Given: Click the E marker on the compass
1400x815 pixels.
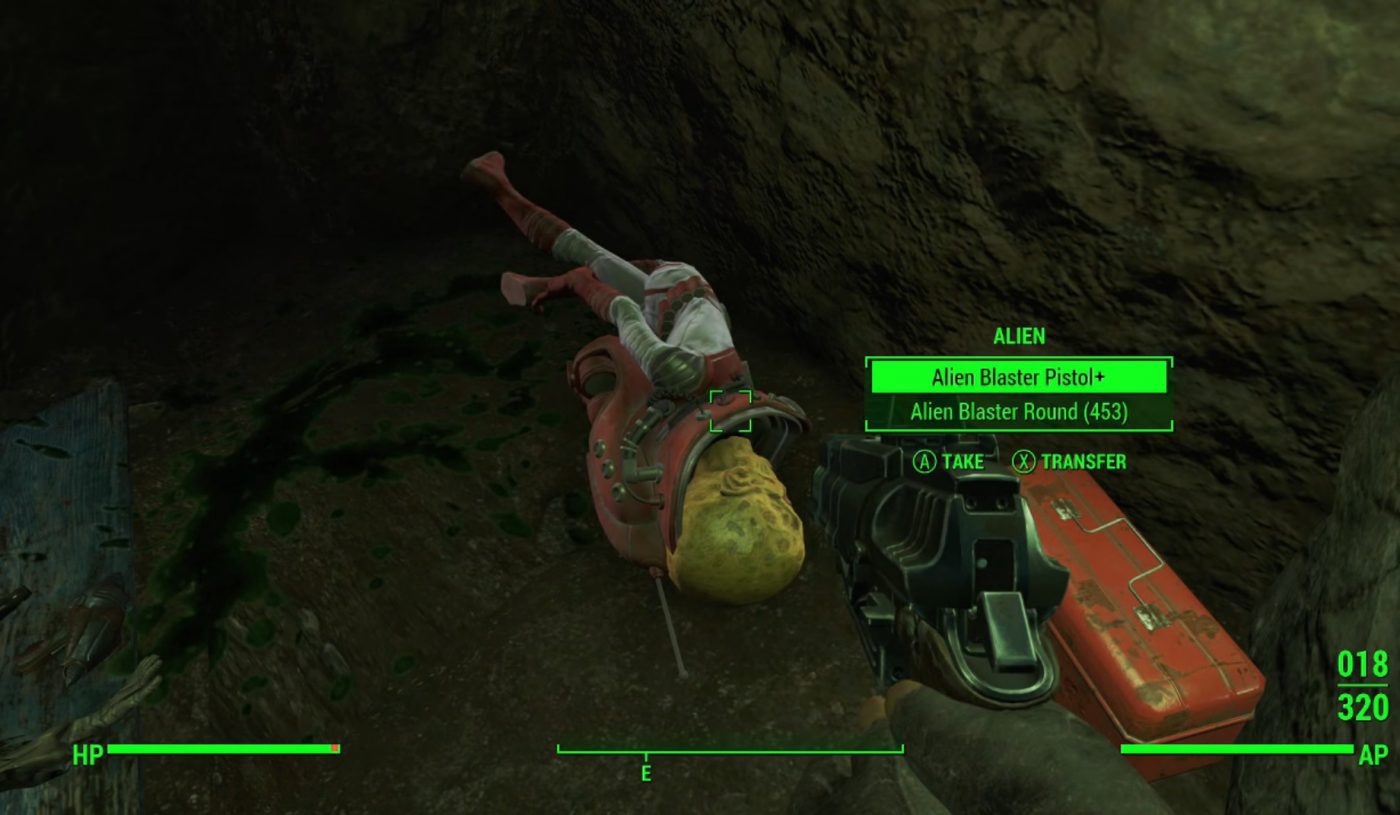Looking at the screenshot, I should (x=648, y=772).
